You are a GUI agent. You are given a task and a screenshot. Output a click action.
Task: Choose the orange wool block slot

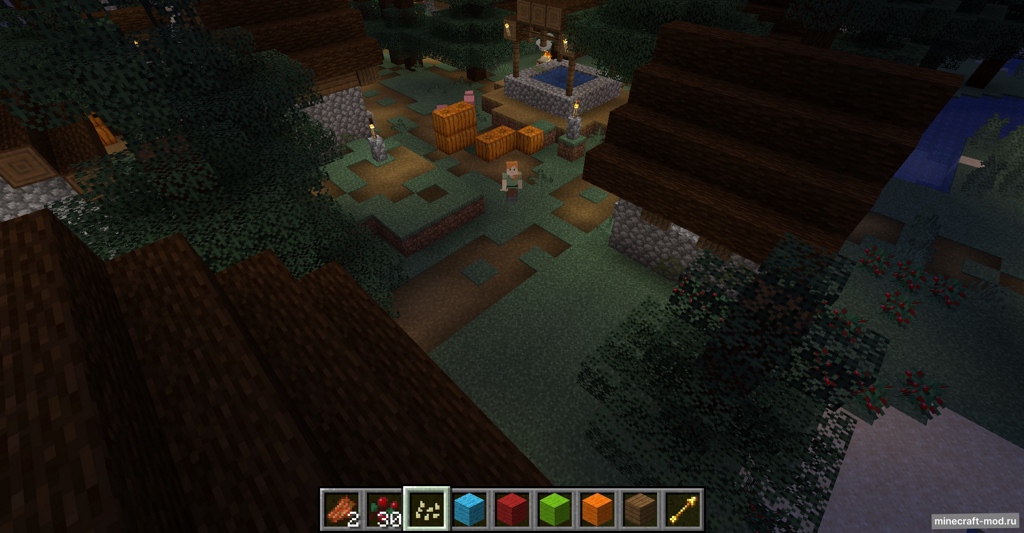point(597,510)
